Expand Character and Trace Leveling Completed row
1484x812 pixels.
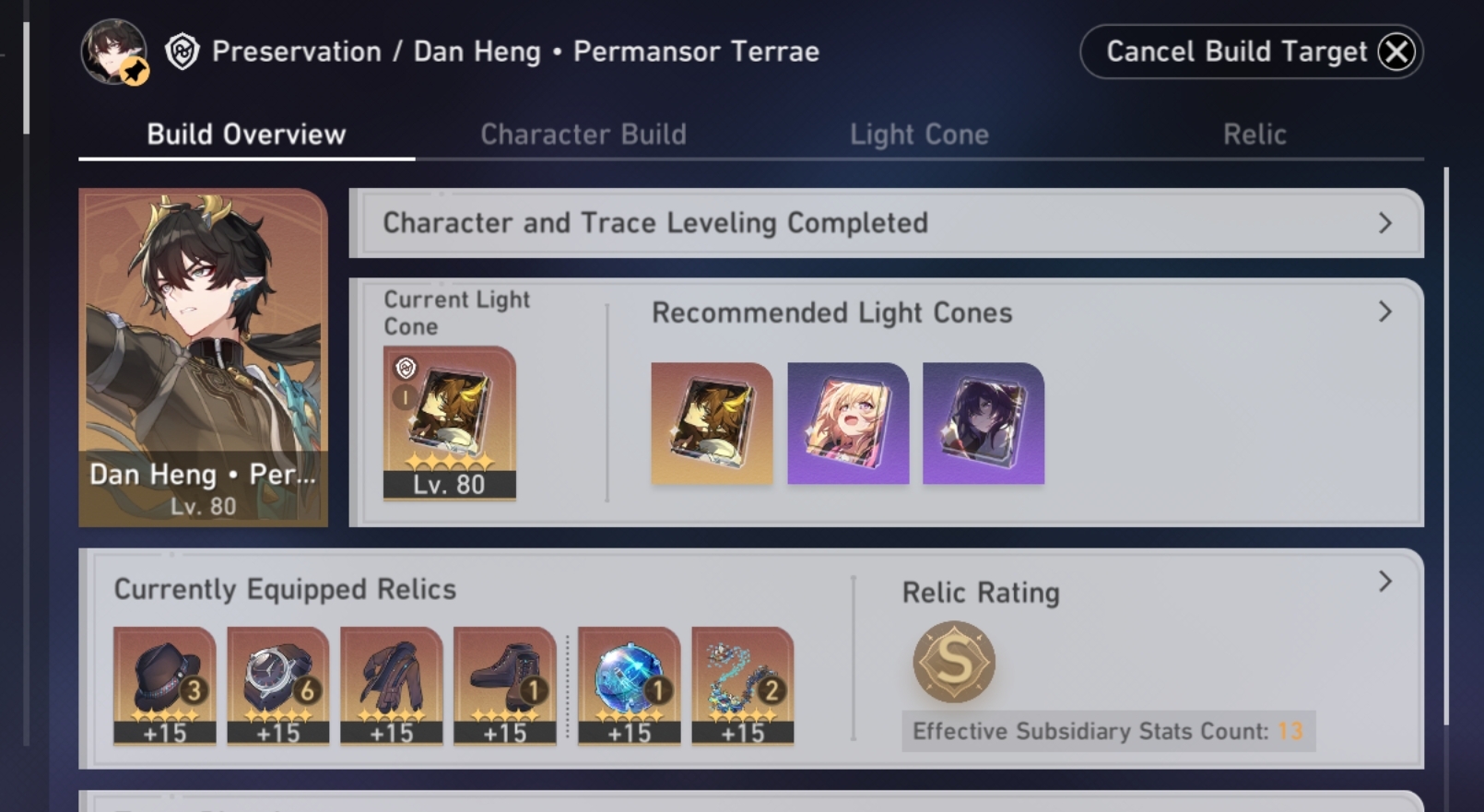tap(885, 223)
